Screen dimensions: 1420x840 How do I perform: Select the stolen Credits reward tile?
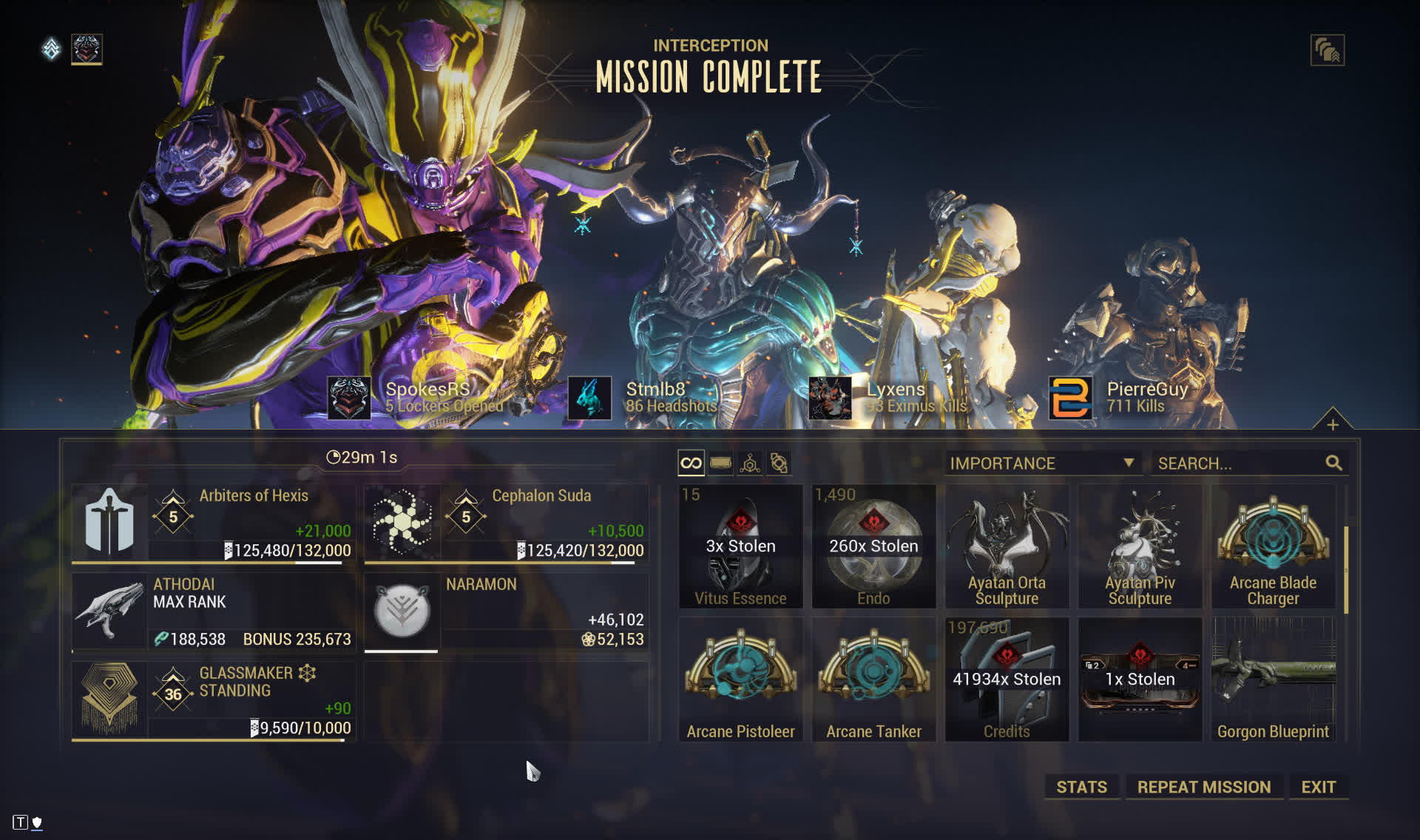[x=1007, y=680]
